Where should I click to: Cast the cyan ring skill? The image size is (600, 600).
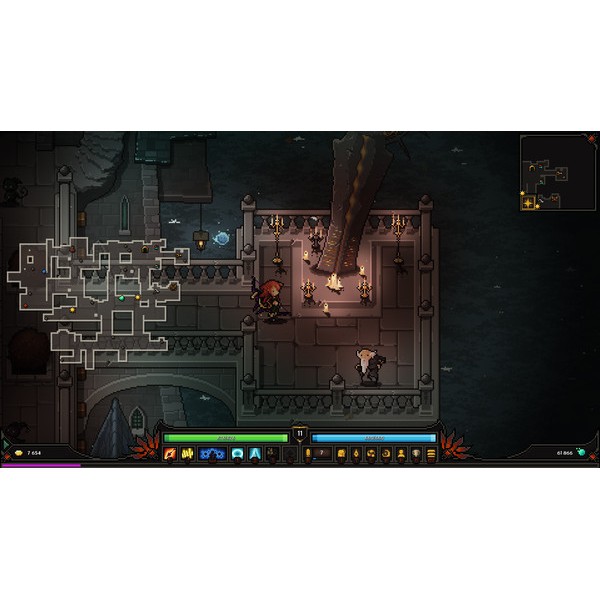[237, 454]
